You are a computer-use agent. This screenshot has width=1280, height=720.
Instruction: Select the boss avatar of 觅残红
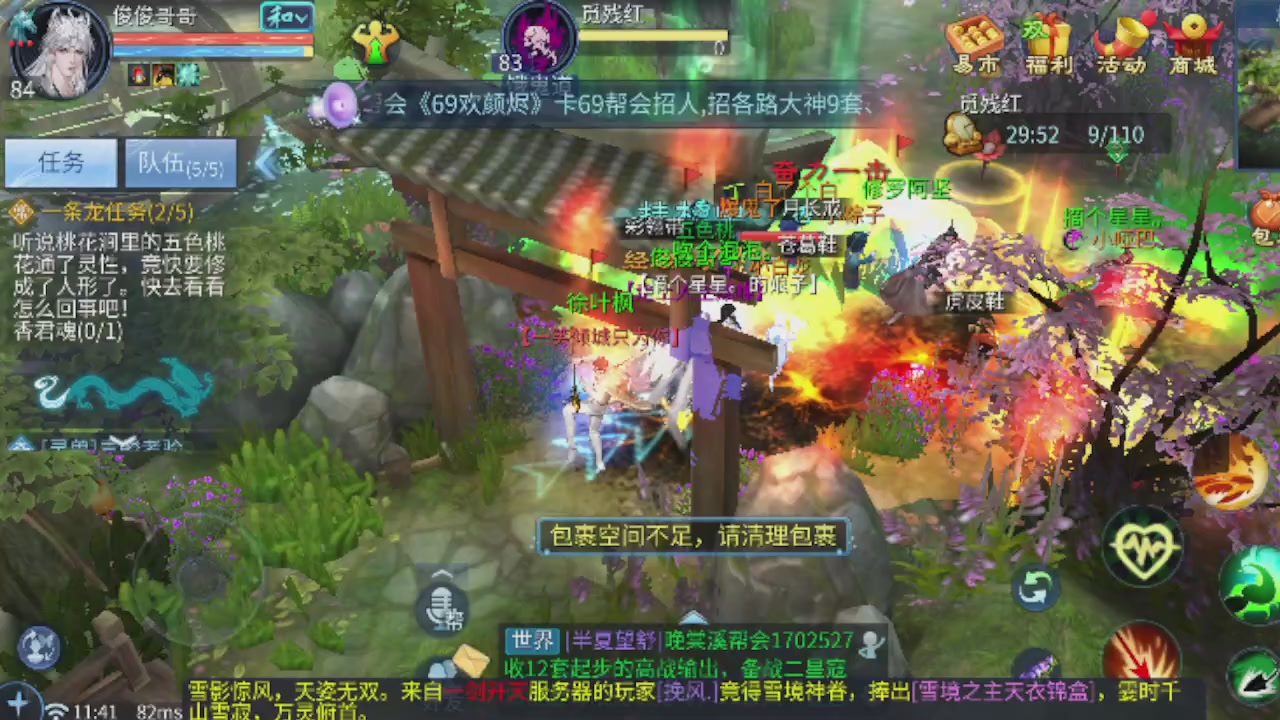tap(540, 42)
